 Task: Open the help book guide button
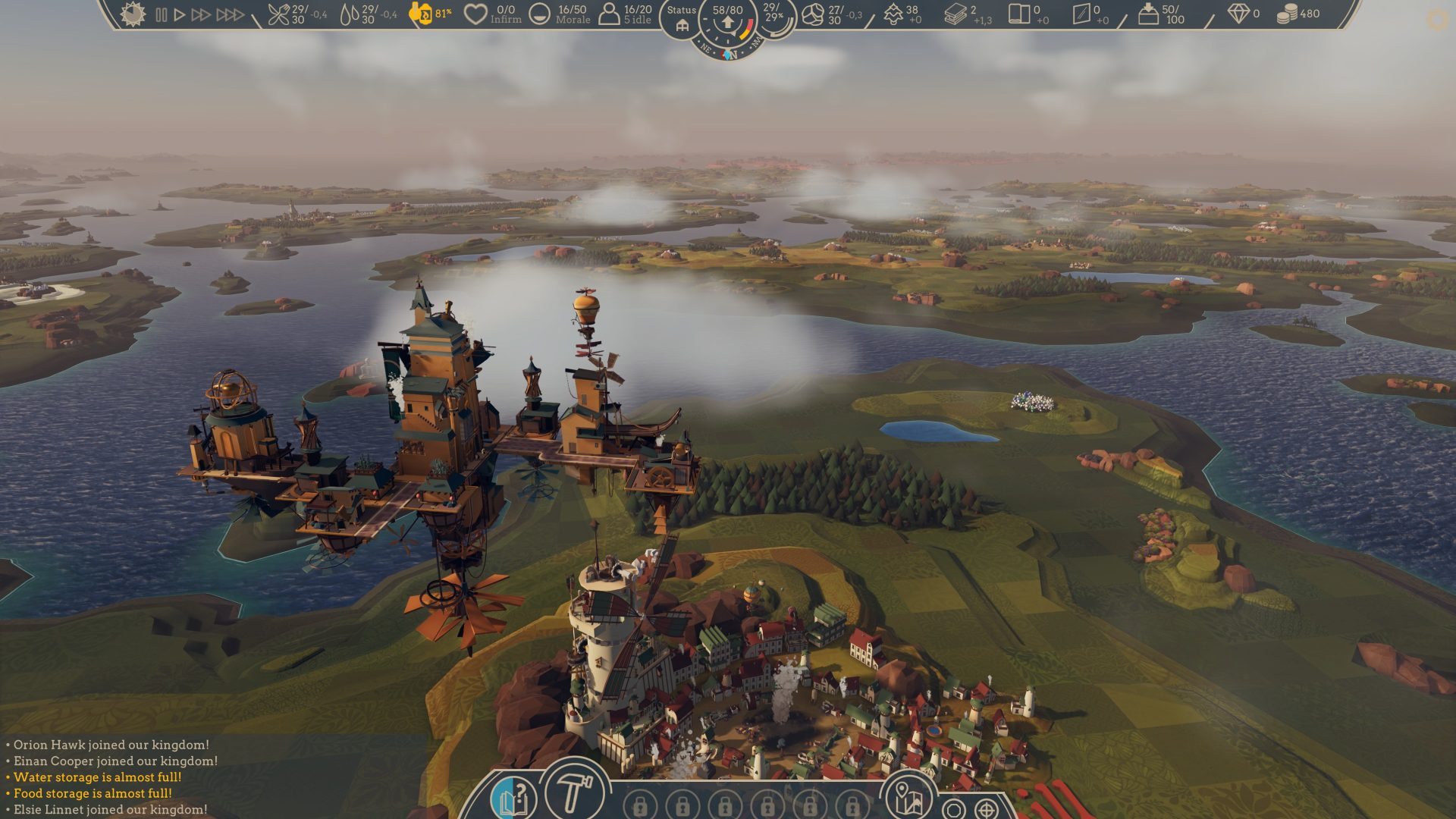pyautogui.click(x=513, y=800)
